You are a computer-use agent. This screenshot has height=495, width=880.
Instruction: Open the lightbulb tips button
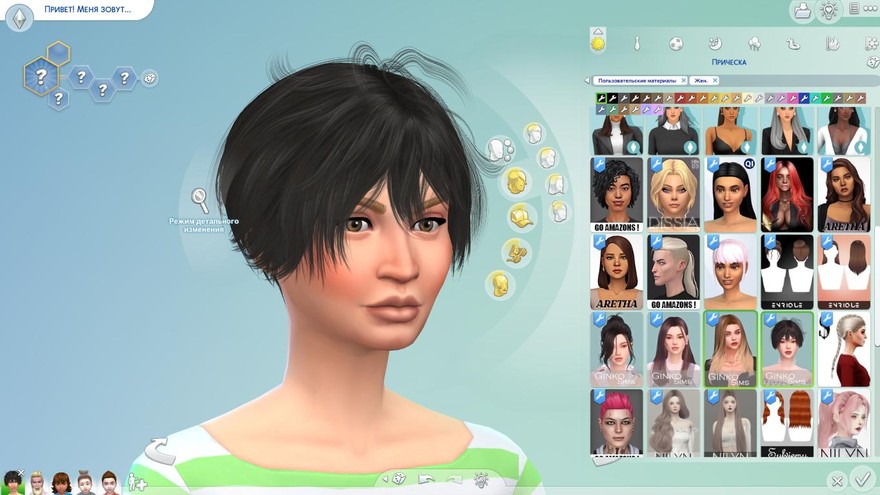coord(829,11)
